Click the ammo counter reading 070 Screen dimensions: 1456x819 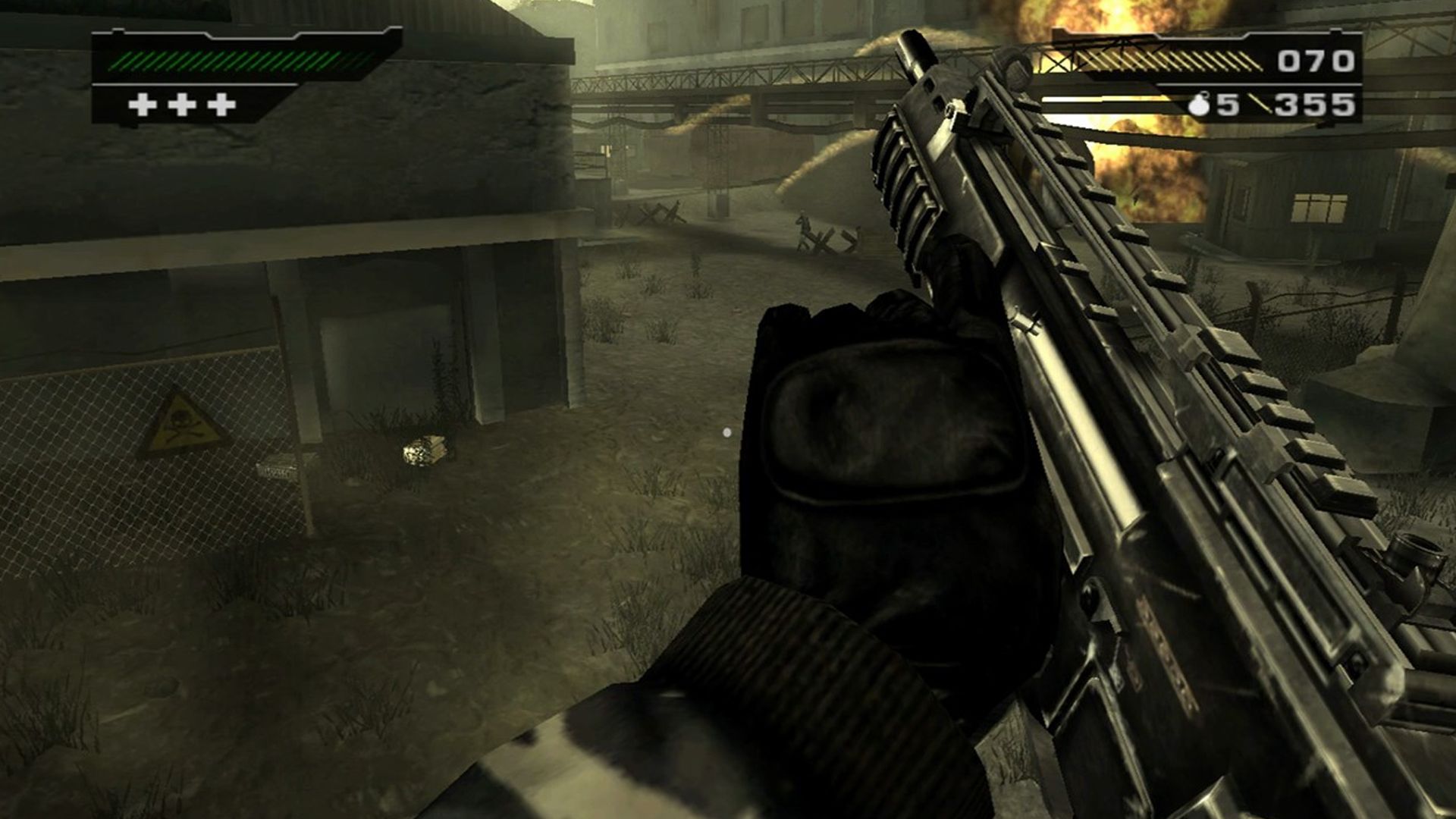(1316, 60)
